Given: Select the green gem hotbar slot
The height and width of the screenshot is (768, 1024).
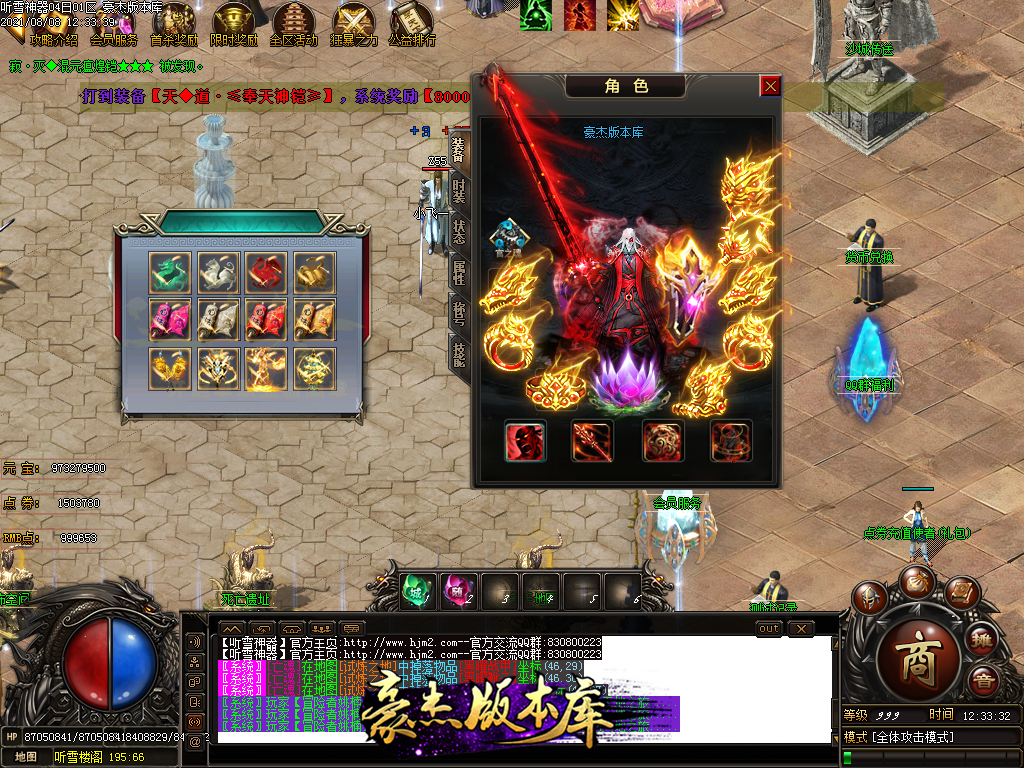Looking at the screenshot, I should pyautogui.click(x=418, y=590).
